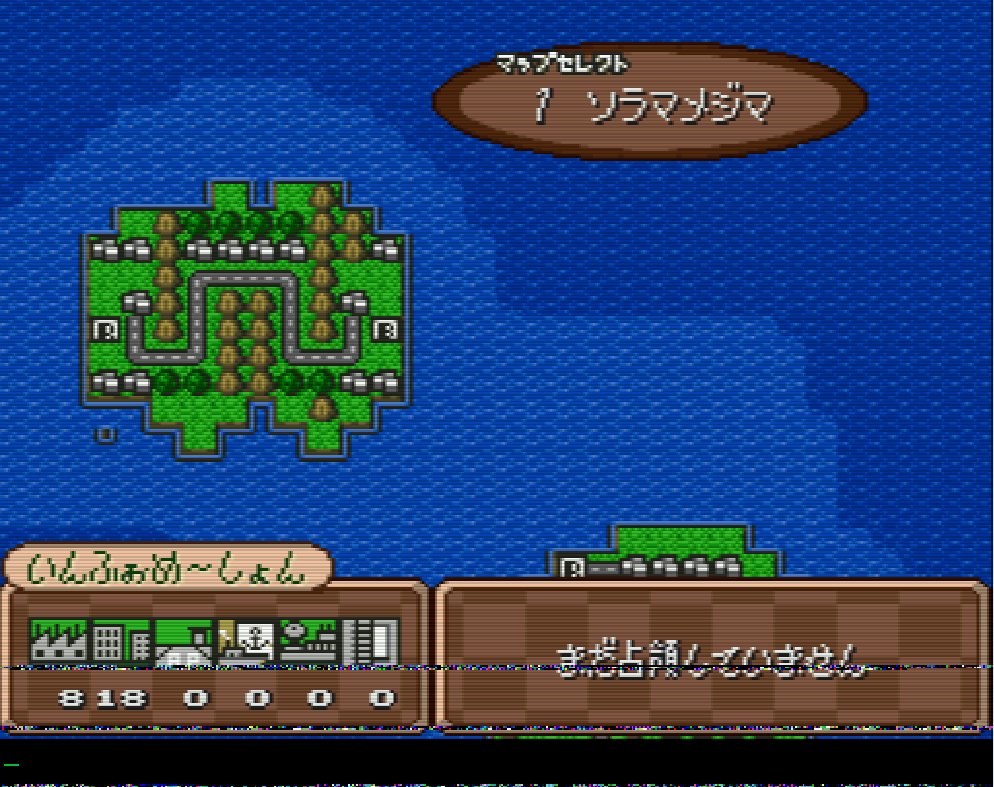Click the map select name banner
Screen dimensions: 994x787
tap(650, 100)
